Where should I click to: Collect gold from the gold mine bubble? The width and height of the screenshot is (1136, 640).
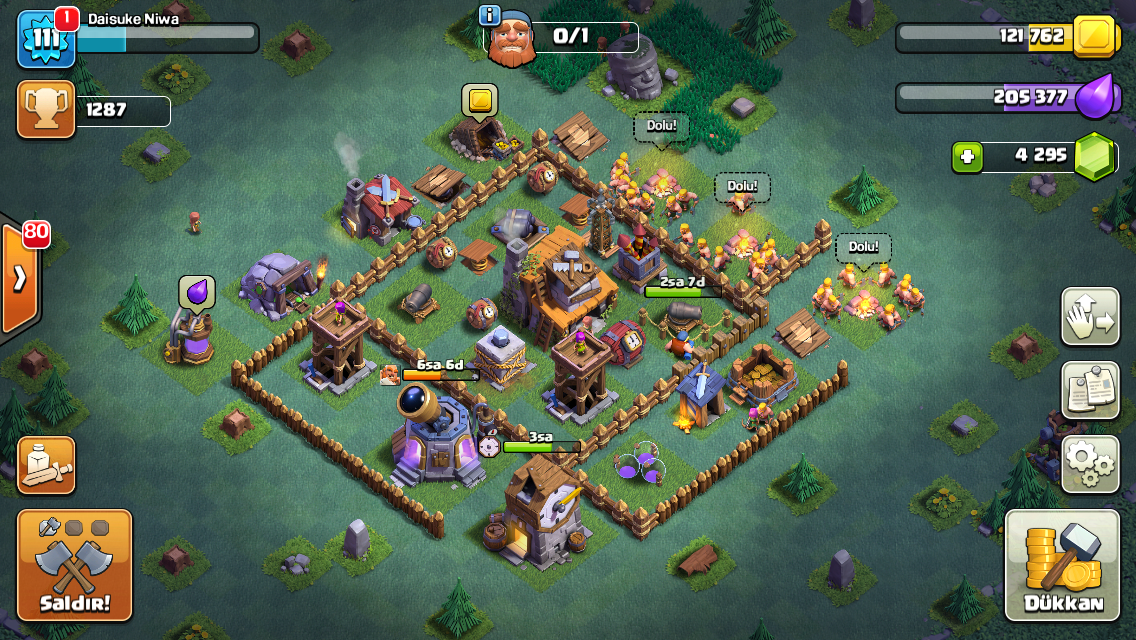(x=480, y=101)
